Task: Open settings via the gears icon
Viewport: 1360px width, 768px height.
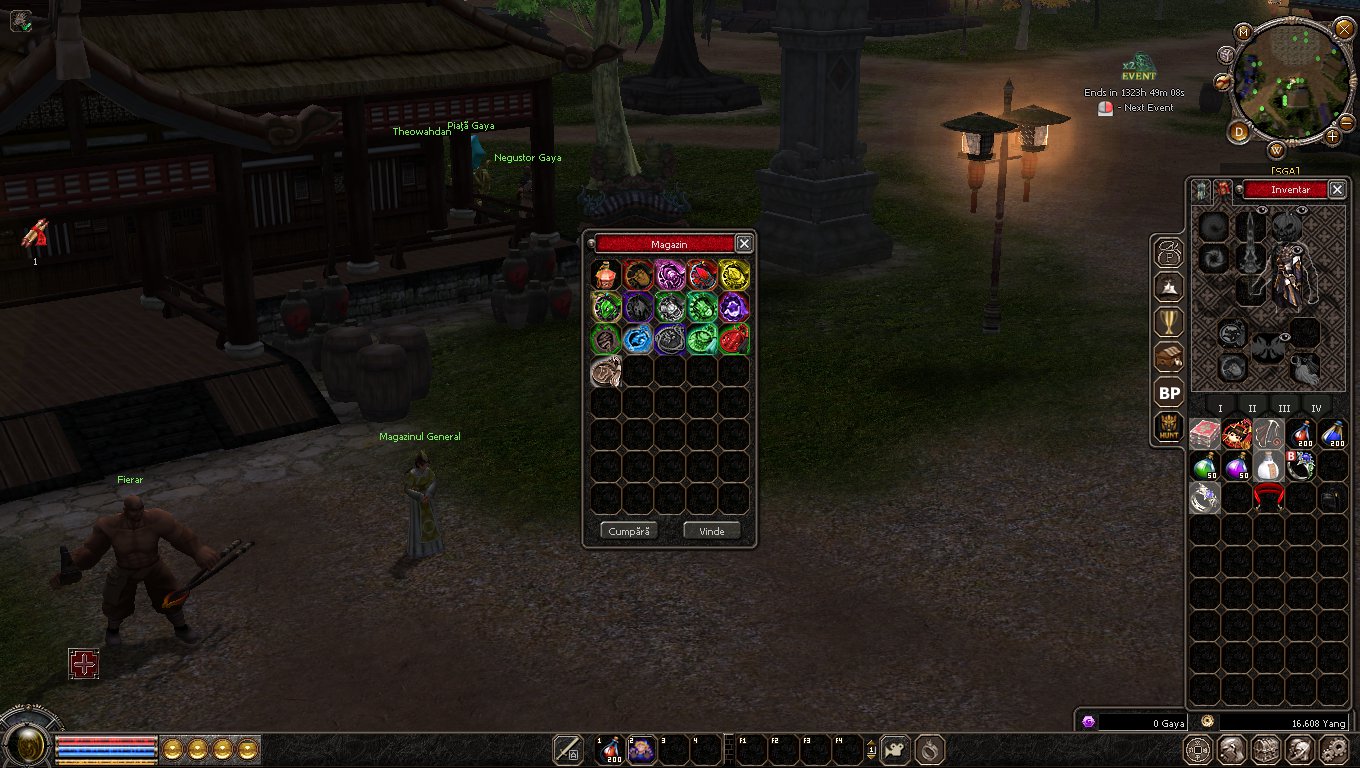Action: click(1333, 750)
